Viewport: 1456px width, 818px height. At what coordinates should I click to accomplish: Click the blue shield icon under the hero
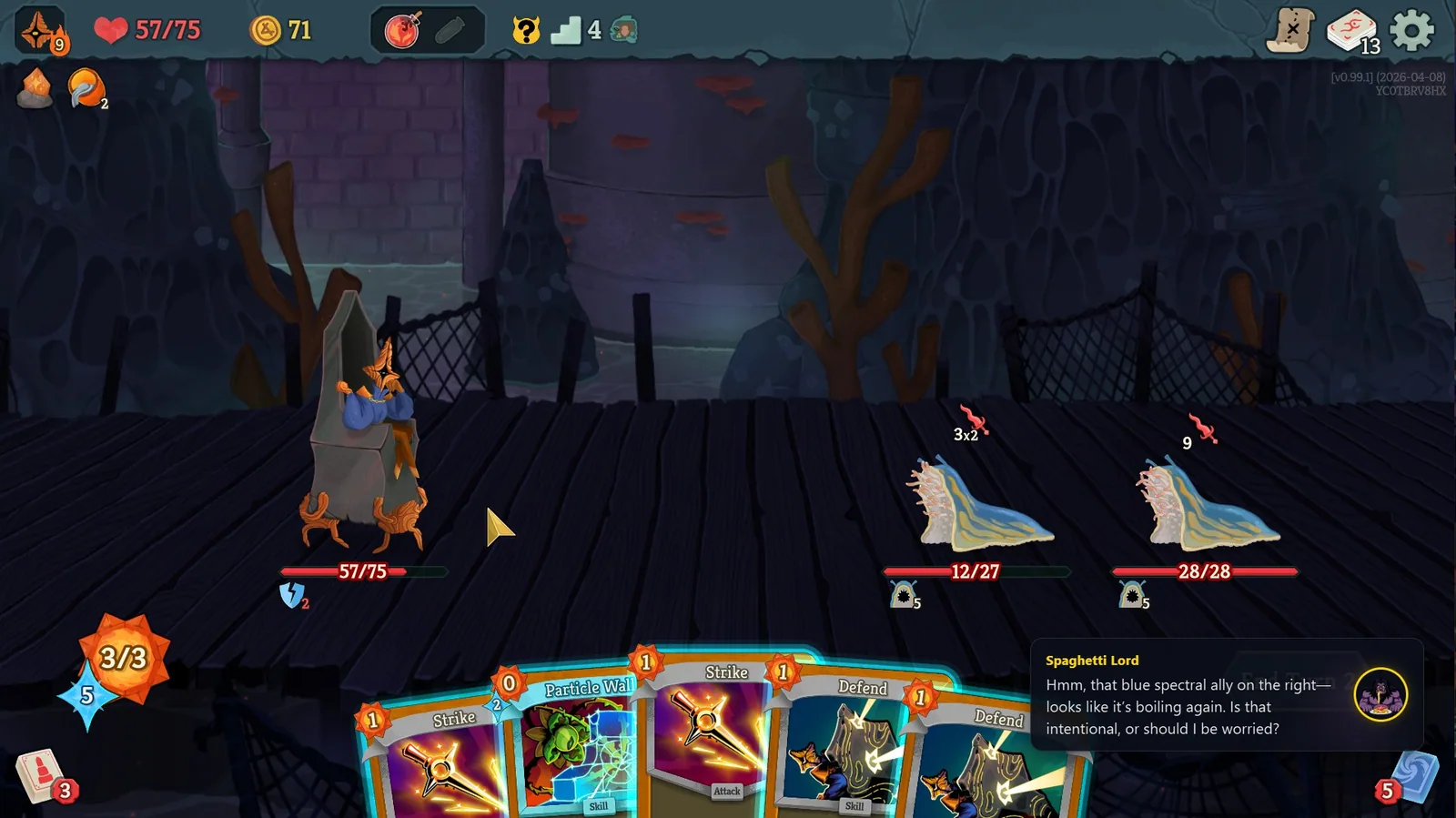coord(291,595)
